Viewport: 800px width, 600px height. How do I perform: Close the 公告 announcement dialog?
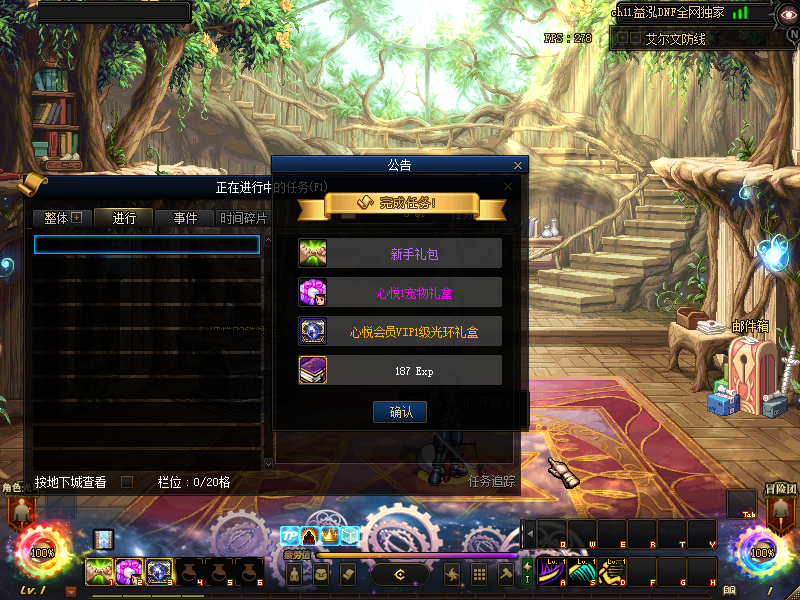click(517, 166)
